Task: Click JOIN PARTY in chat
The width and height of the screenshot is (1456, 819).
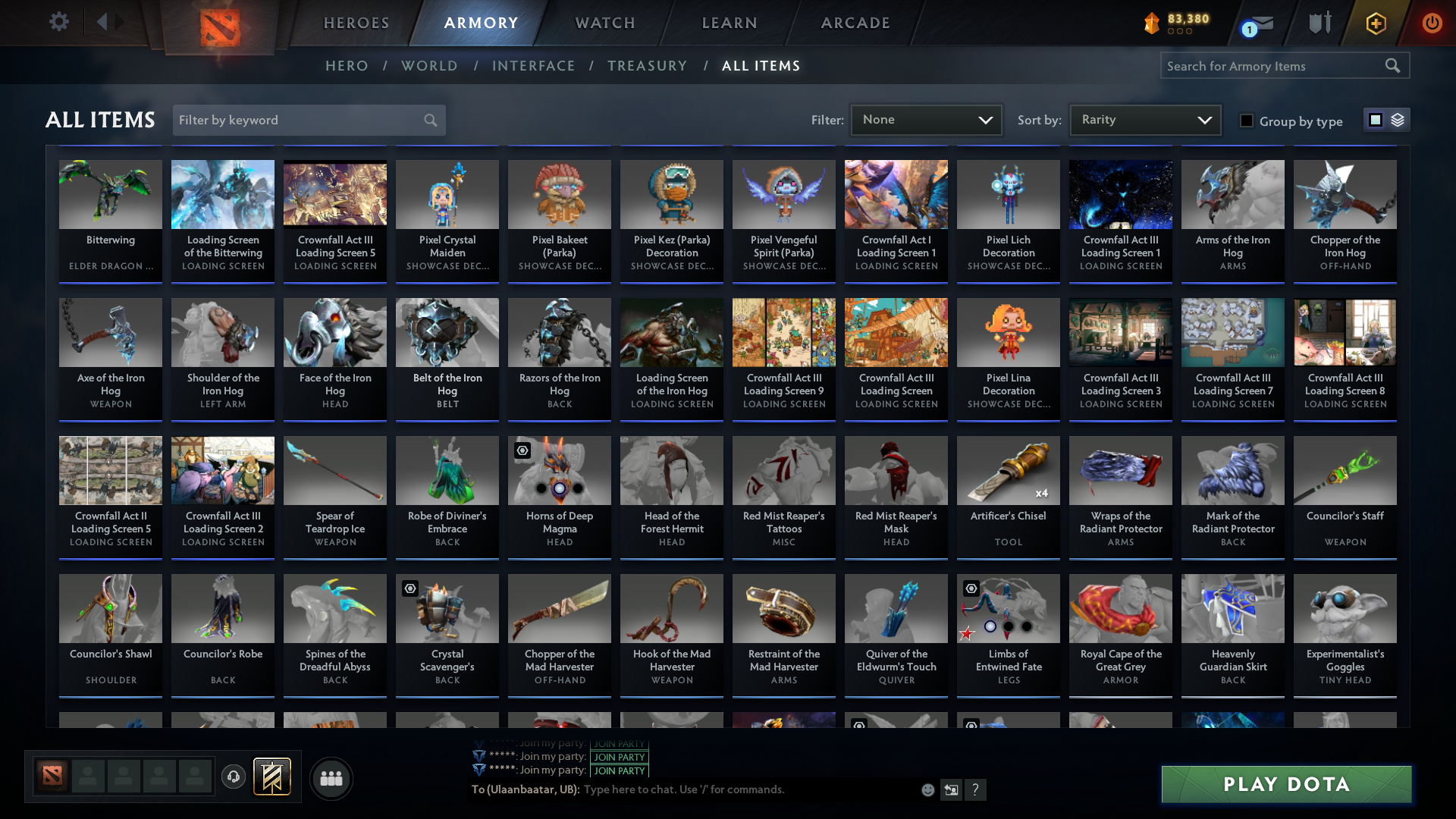Action: tap(619, 757)
